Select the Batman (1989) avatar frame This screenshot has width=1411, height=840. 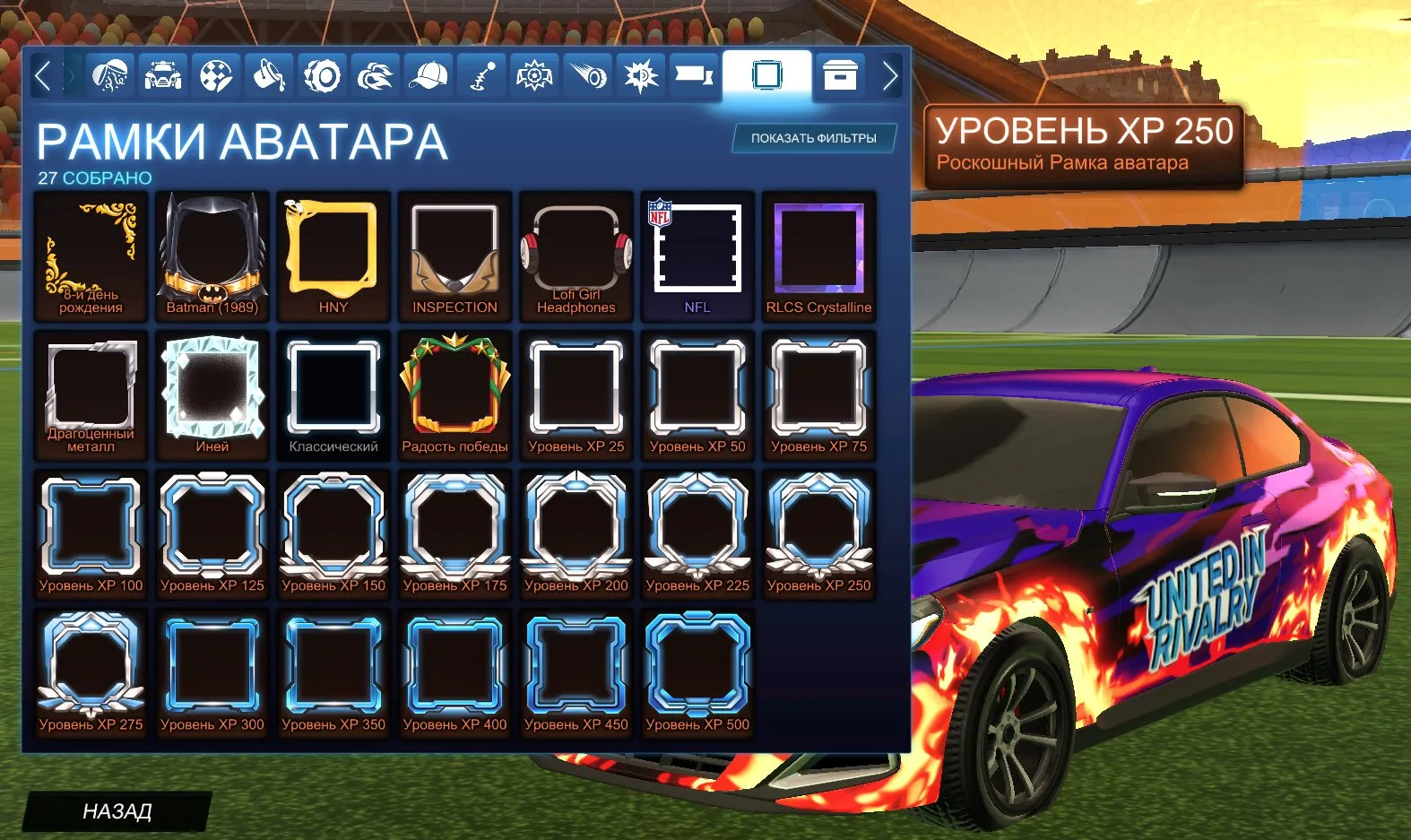coord(212,254)
